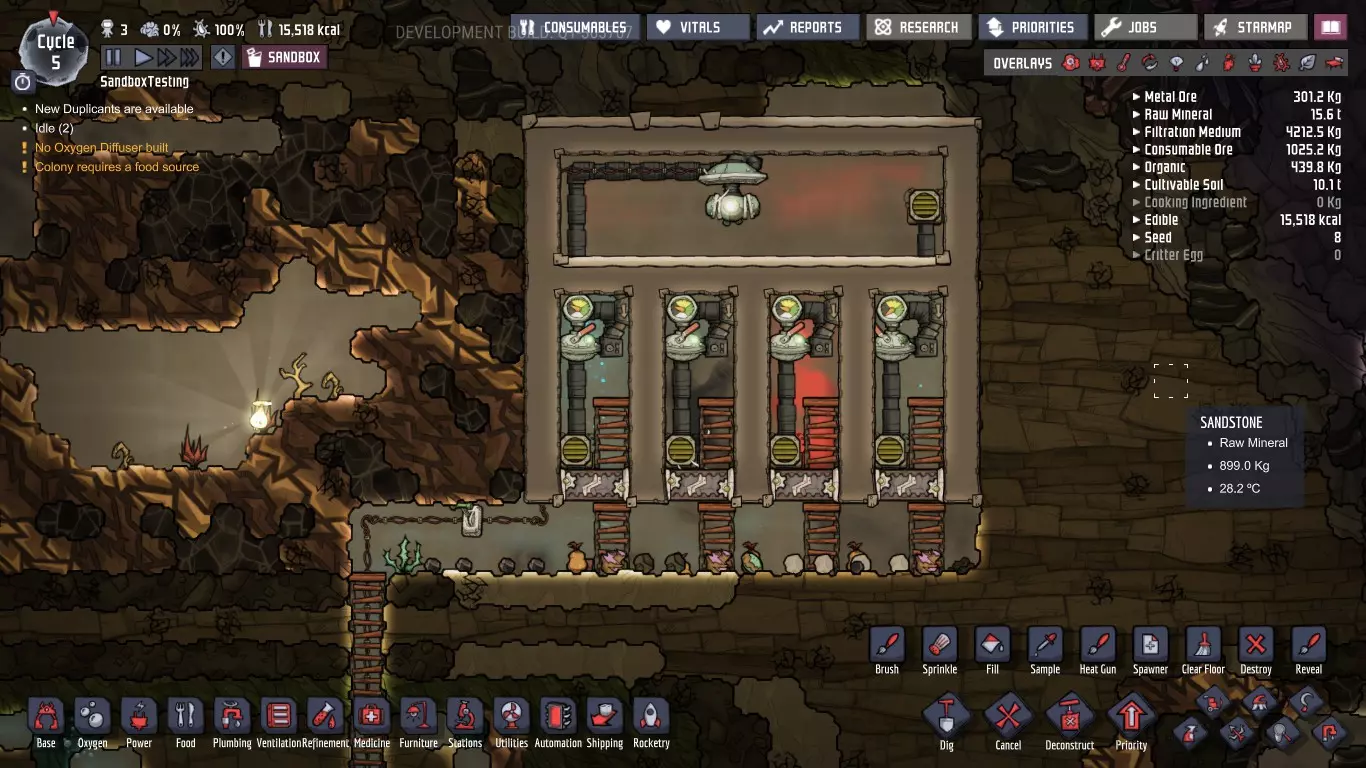The image size is (1366, 768).
Task: Open the Jobs management screen
Action: (1143, 27)
